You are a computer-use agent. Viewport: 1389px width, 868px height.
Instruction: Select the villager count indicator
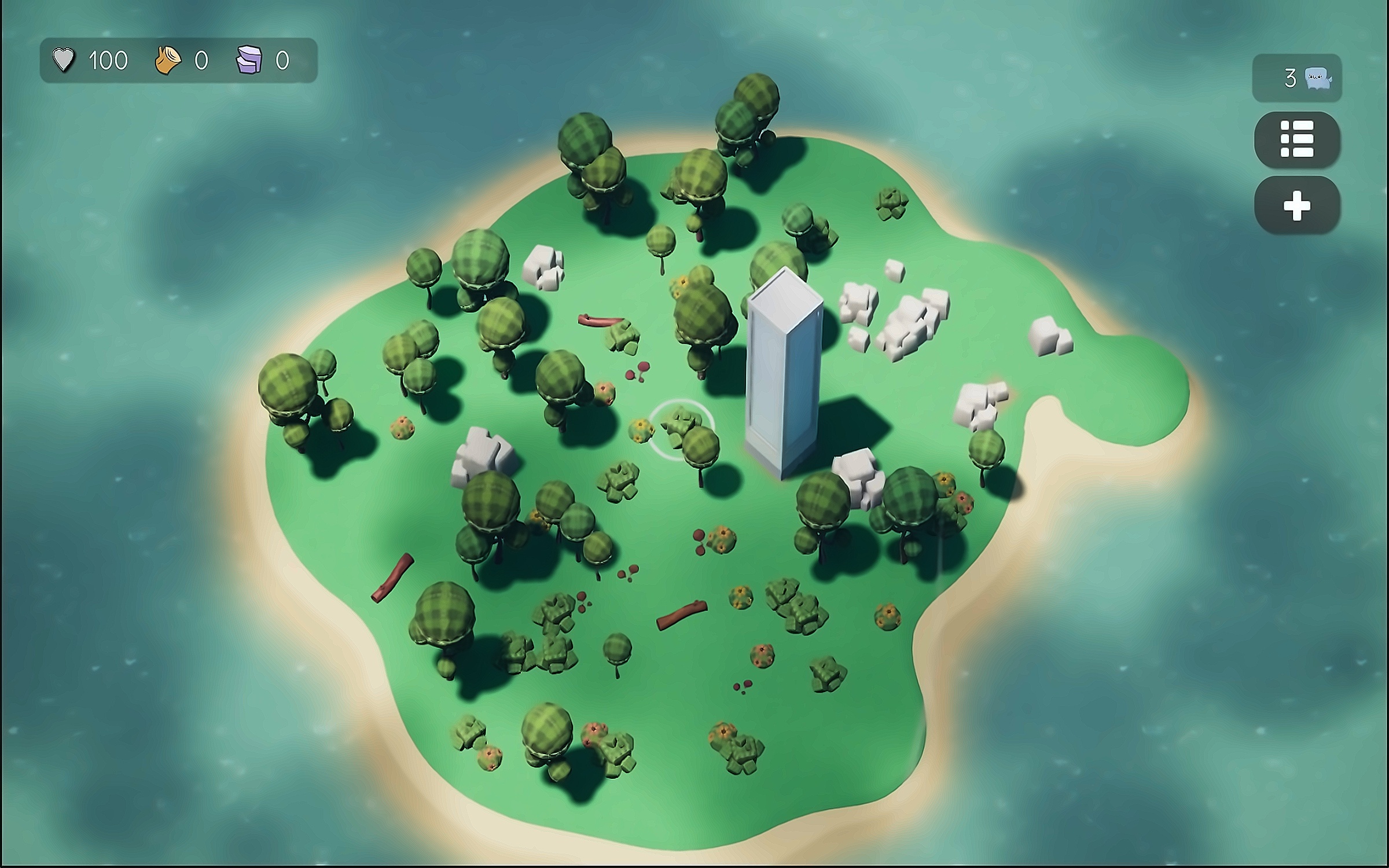pyautogui.click(x=1296, y=78)
